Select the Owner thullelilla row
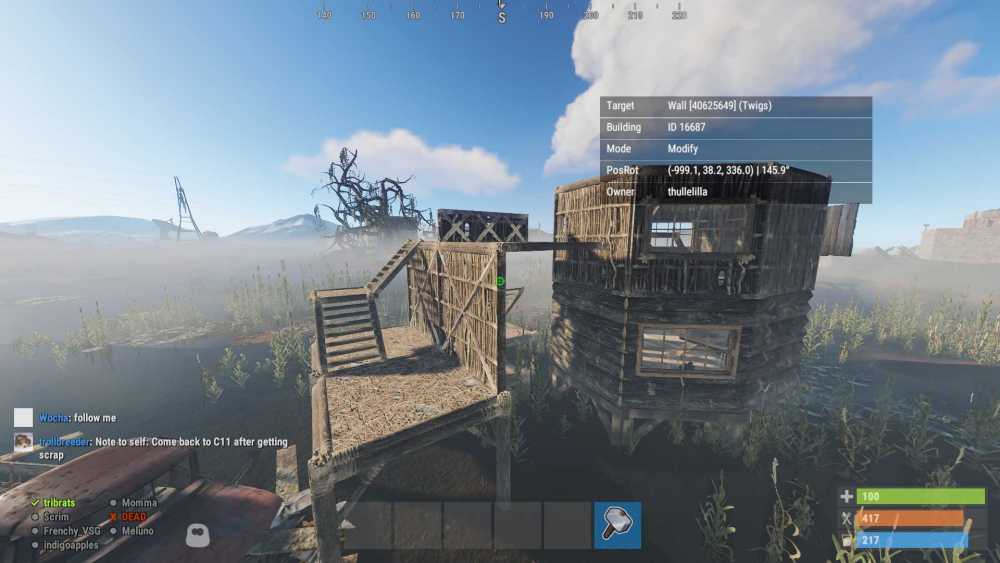1000x563 pixels. tap(736, 192)
